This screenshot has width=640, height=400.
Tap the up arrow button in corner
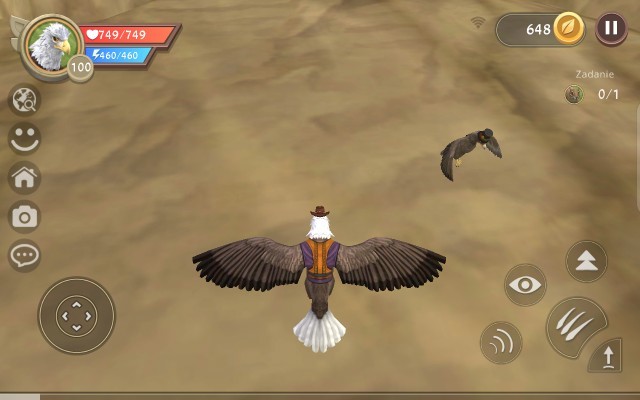point(608,356)
